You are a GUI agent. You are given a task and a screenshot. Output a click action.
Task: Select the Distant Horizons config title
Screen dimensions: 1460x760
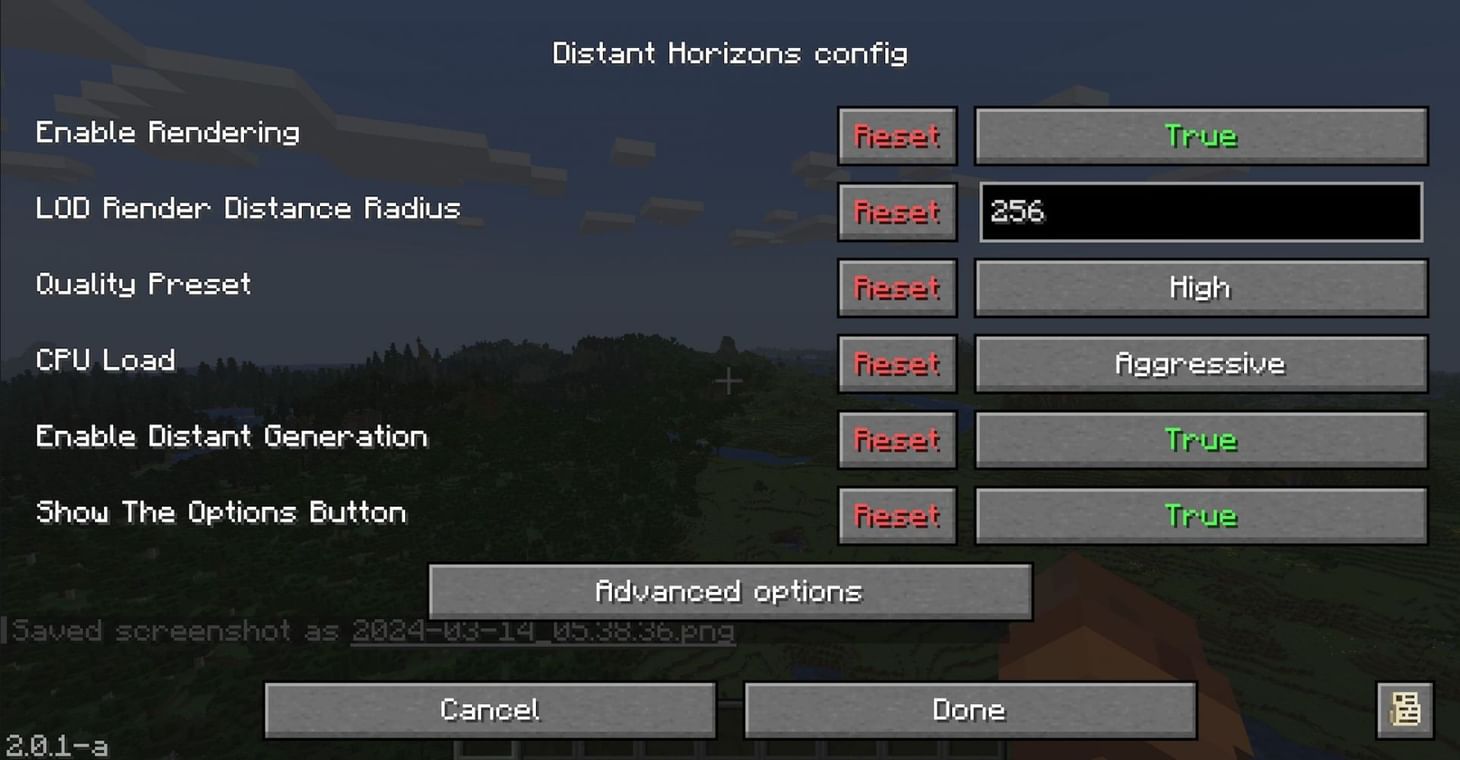pyautogui.click(x=729, y=53)
